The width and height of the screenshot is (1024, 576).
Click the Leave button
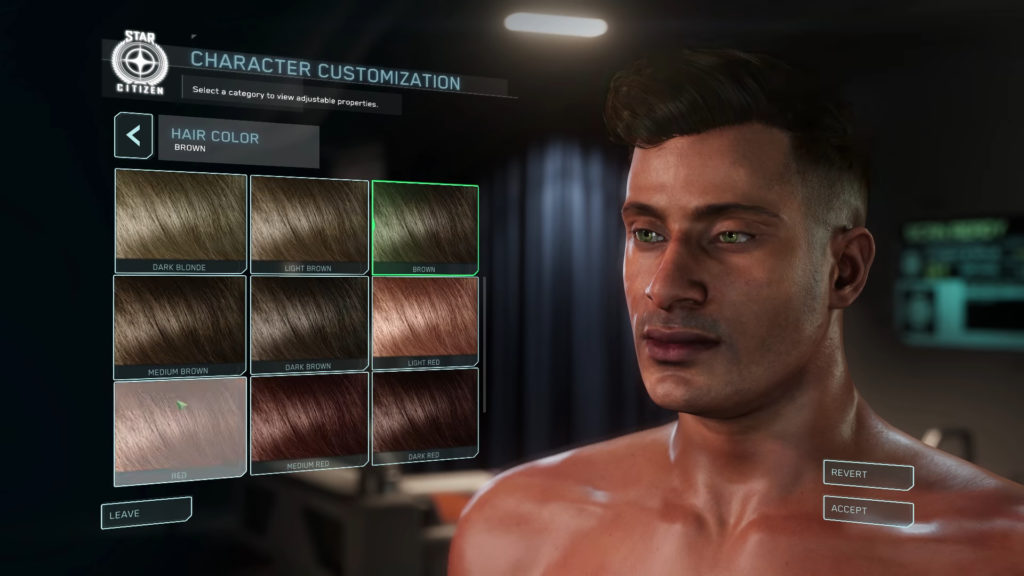(144, 512)
